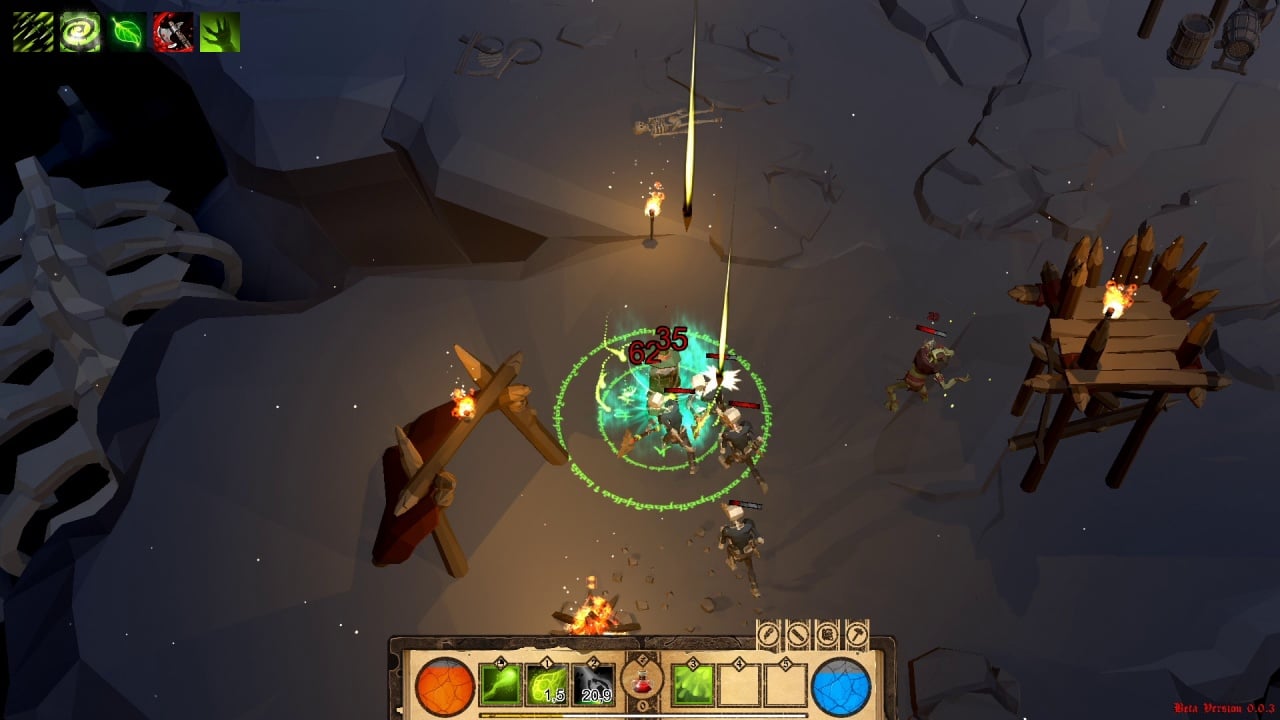Open the backpack inventory tab
This screenshot has height=720, width=1280.
(827, 634)
